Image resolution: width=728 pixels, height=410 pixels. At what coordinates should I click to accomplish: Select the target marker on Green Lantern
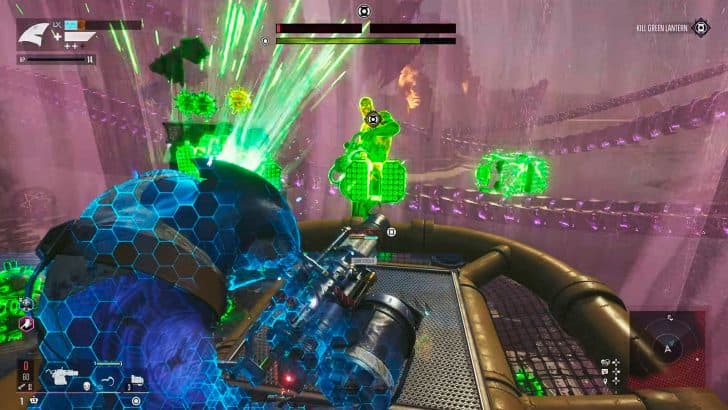click(373, 119)
